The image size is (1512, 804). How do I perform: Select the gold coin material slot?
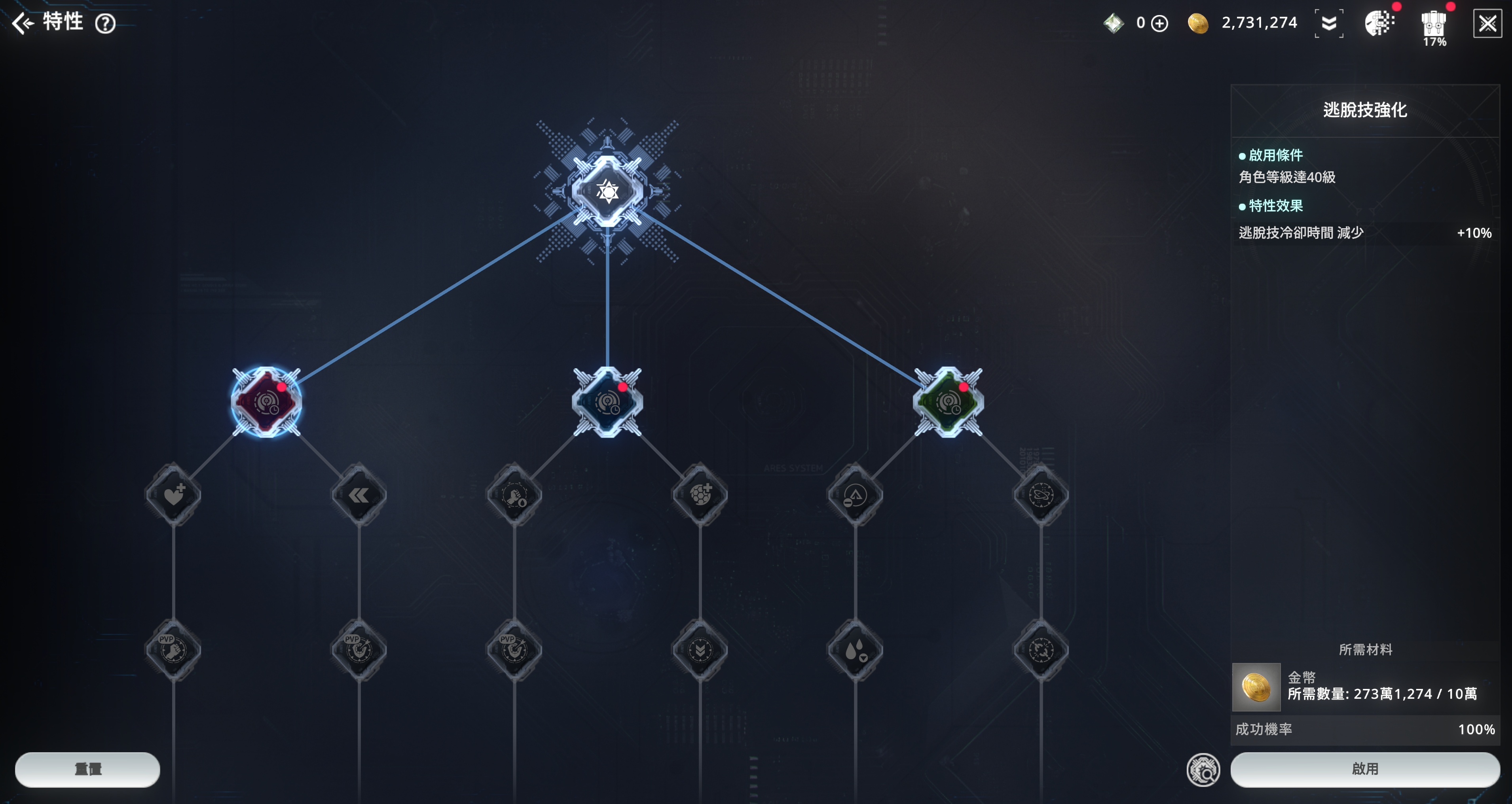[1256, 687]
